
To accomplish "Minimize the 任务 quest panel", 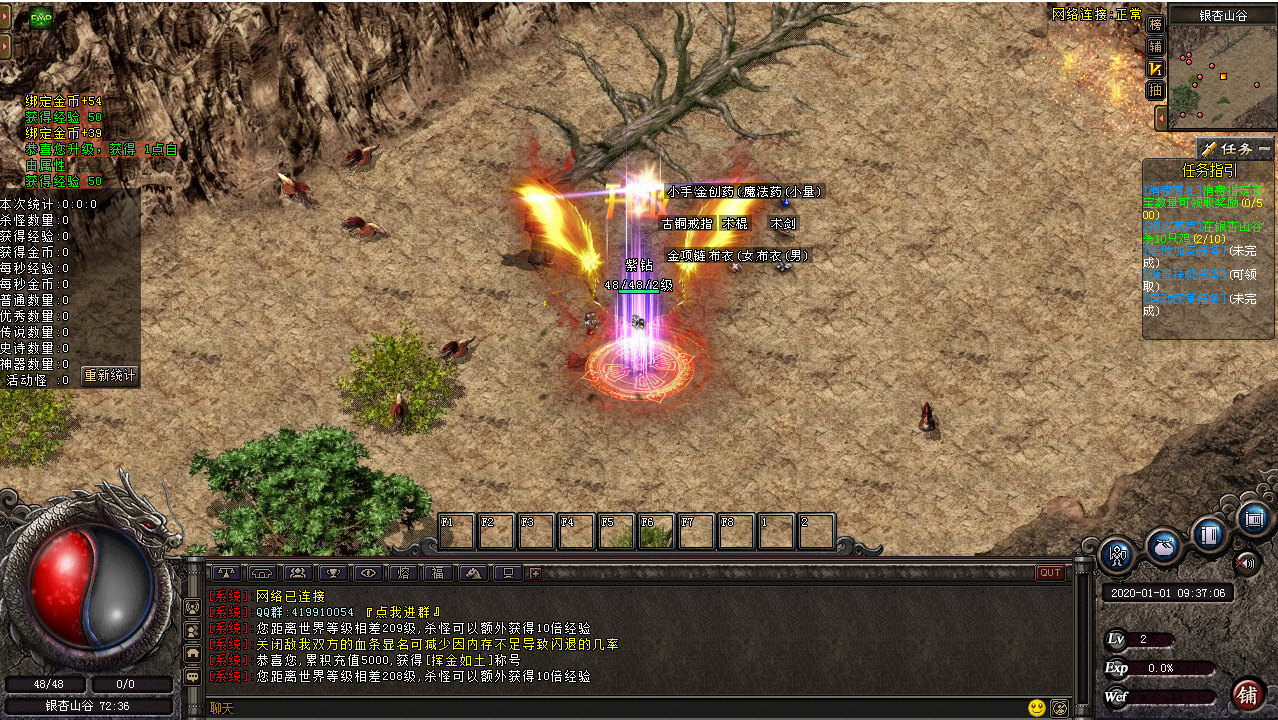I will (x=1265, y=148).
